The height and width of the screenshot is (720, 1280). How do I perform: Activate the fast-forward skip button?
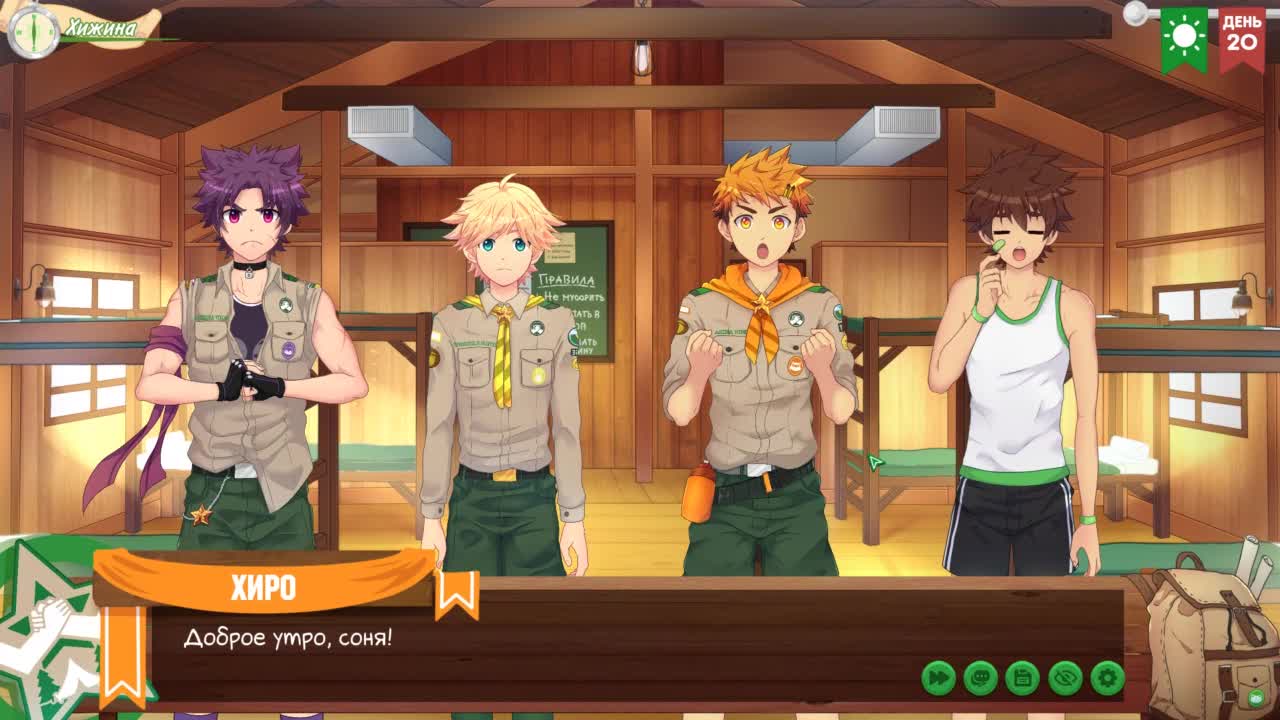pos(938,678)
